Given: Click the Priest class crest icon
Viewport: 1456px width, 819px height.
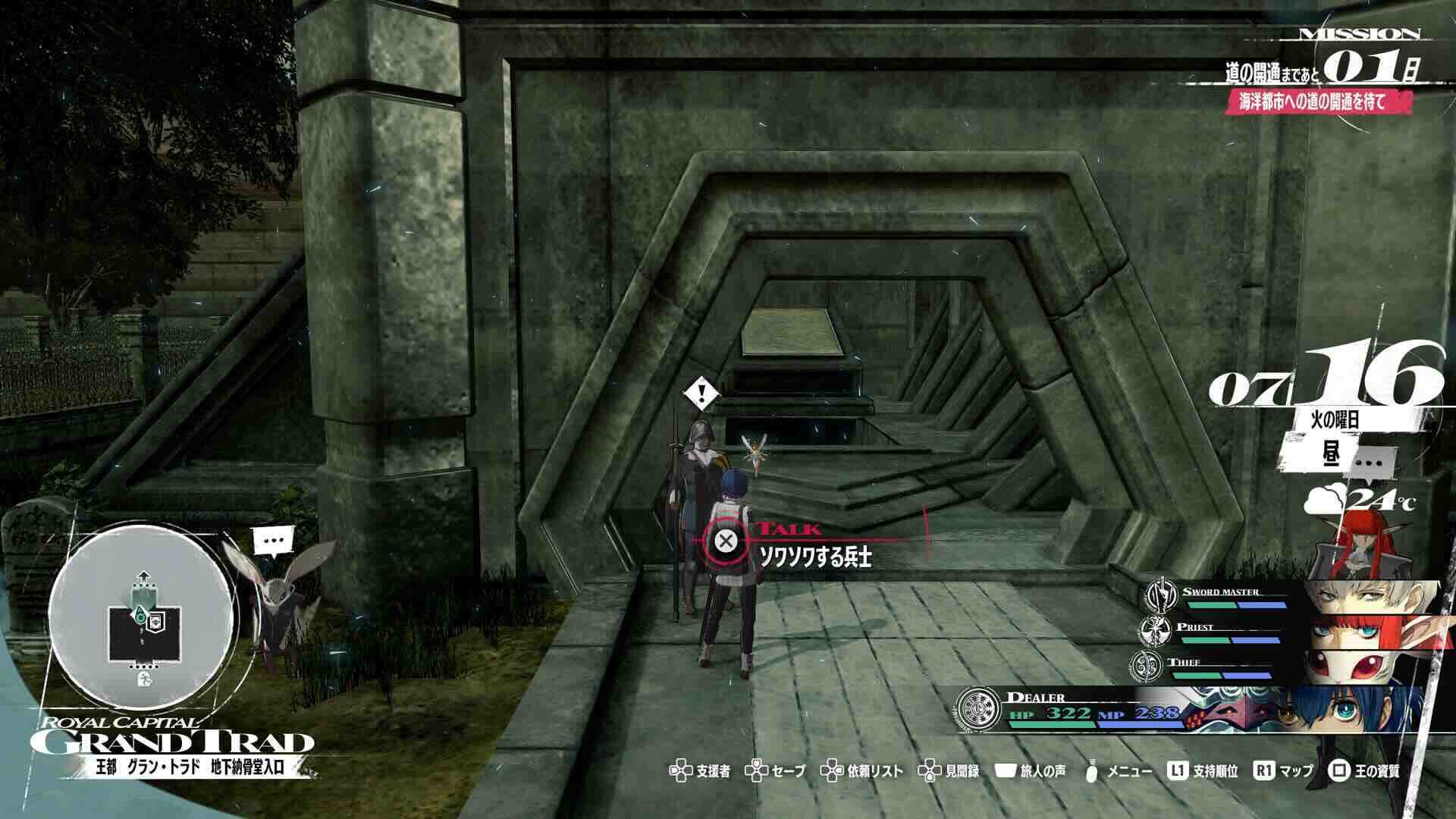Looking at the screenshot, I should [x=1155, y=631].
